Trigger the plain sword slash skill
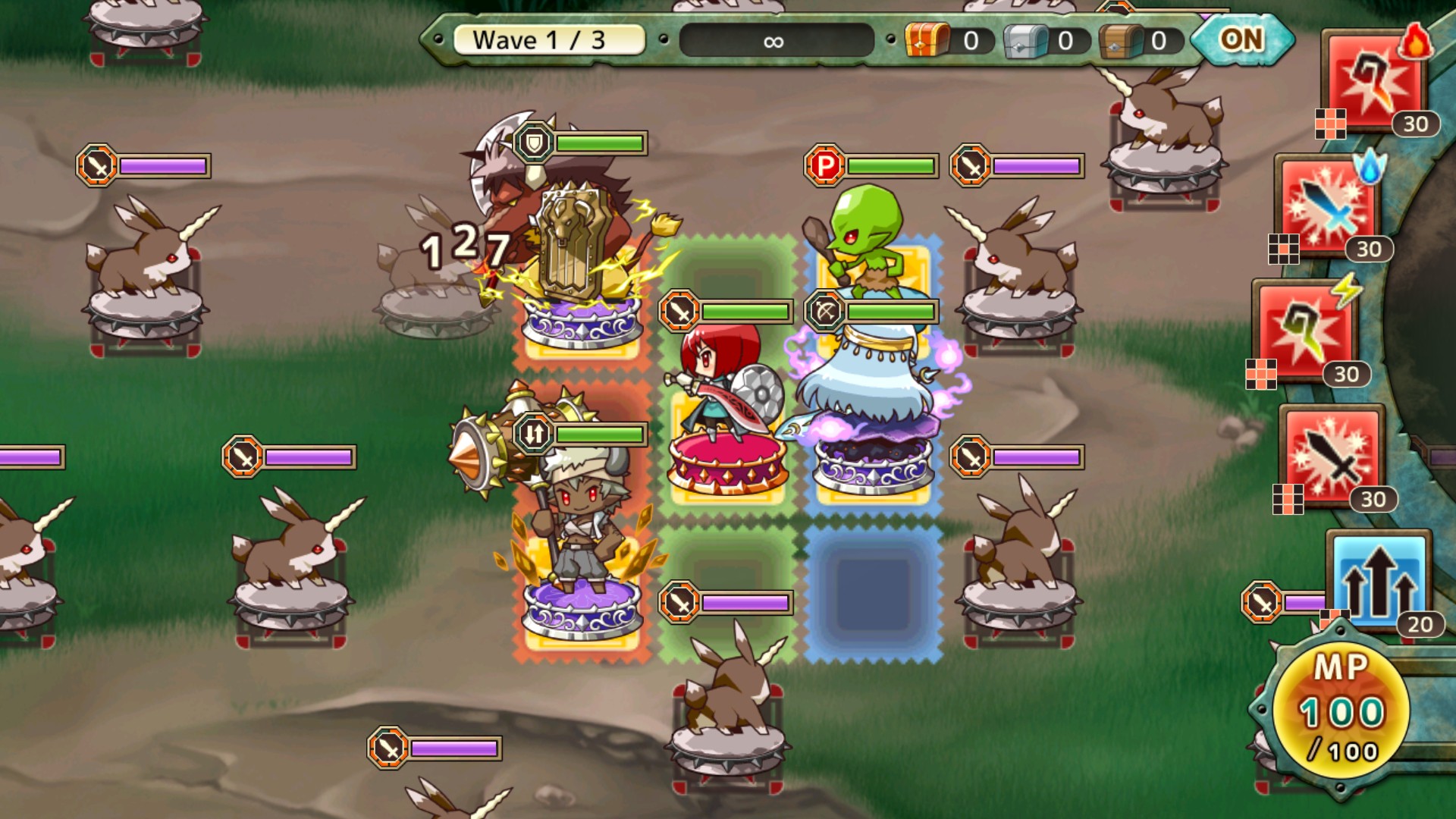This screenshot has height=819, width=1456. coord(1332,456)
